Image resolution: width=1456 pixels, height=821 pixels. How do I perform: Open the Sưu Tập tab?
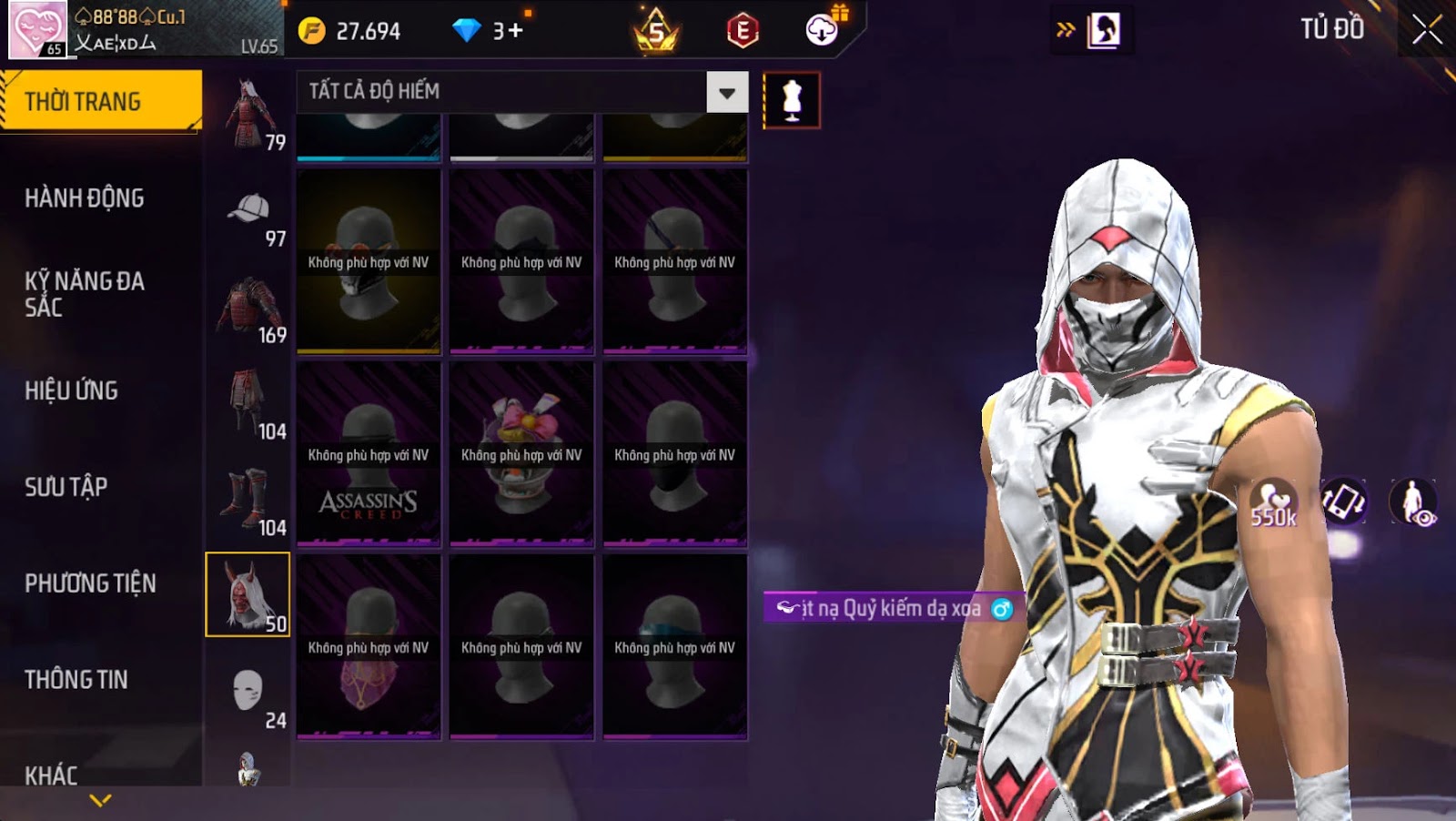pyautogui.click(x=66, y=487)
